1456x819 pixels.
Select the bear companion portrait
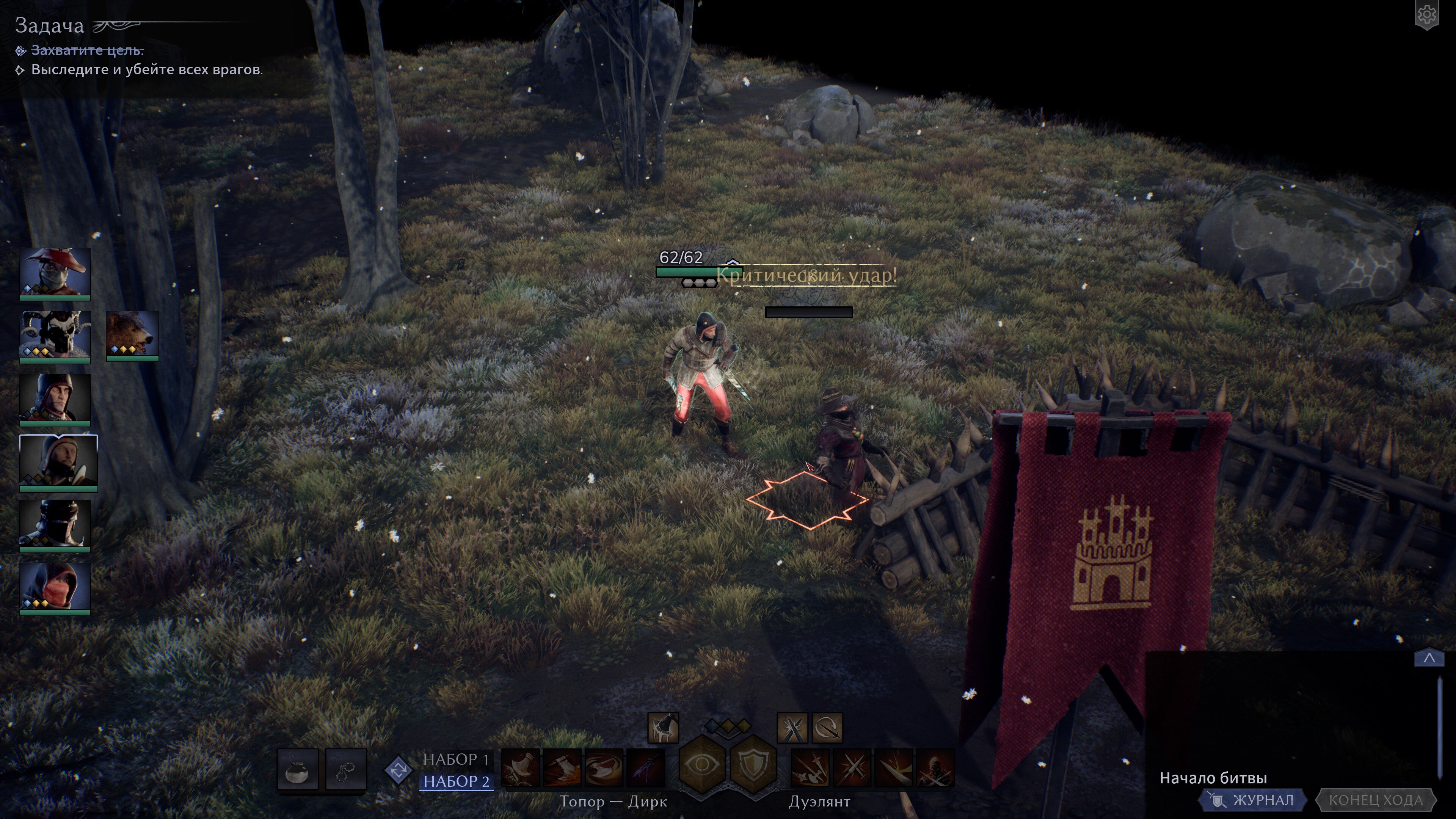coord(132,334)
